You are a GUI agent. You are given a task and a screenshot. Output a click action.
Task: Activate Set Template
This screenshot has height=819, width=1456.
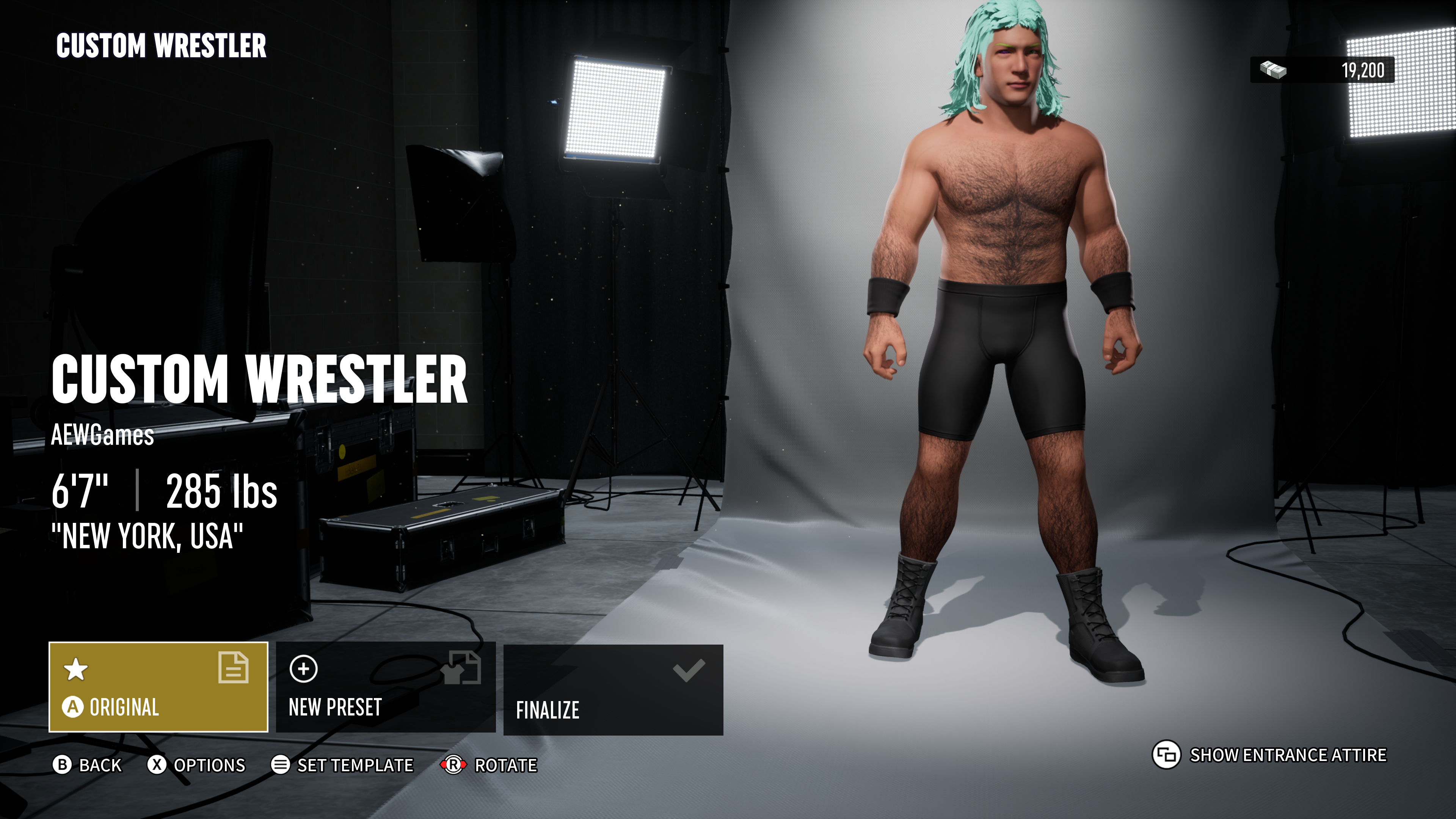point(342,765)
